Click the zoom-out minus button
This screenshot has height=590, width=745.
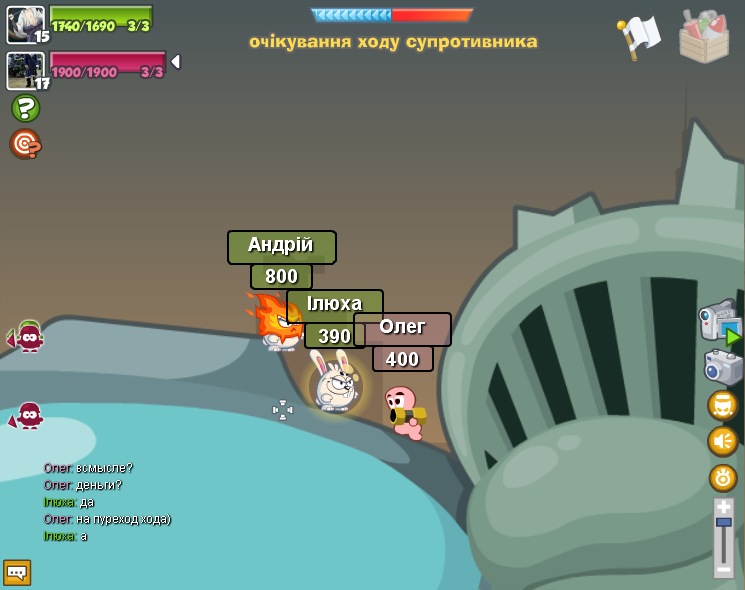click(x=723, y=569)
